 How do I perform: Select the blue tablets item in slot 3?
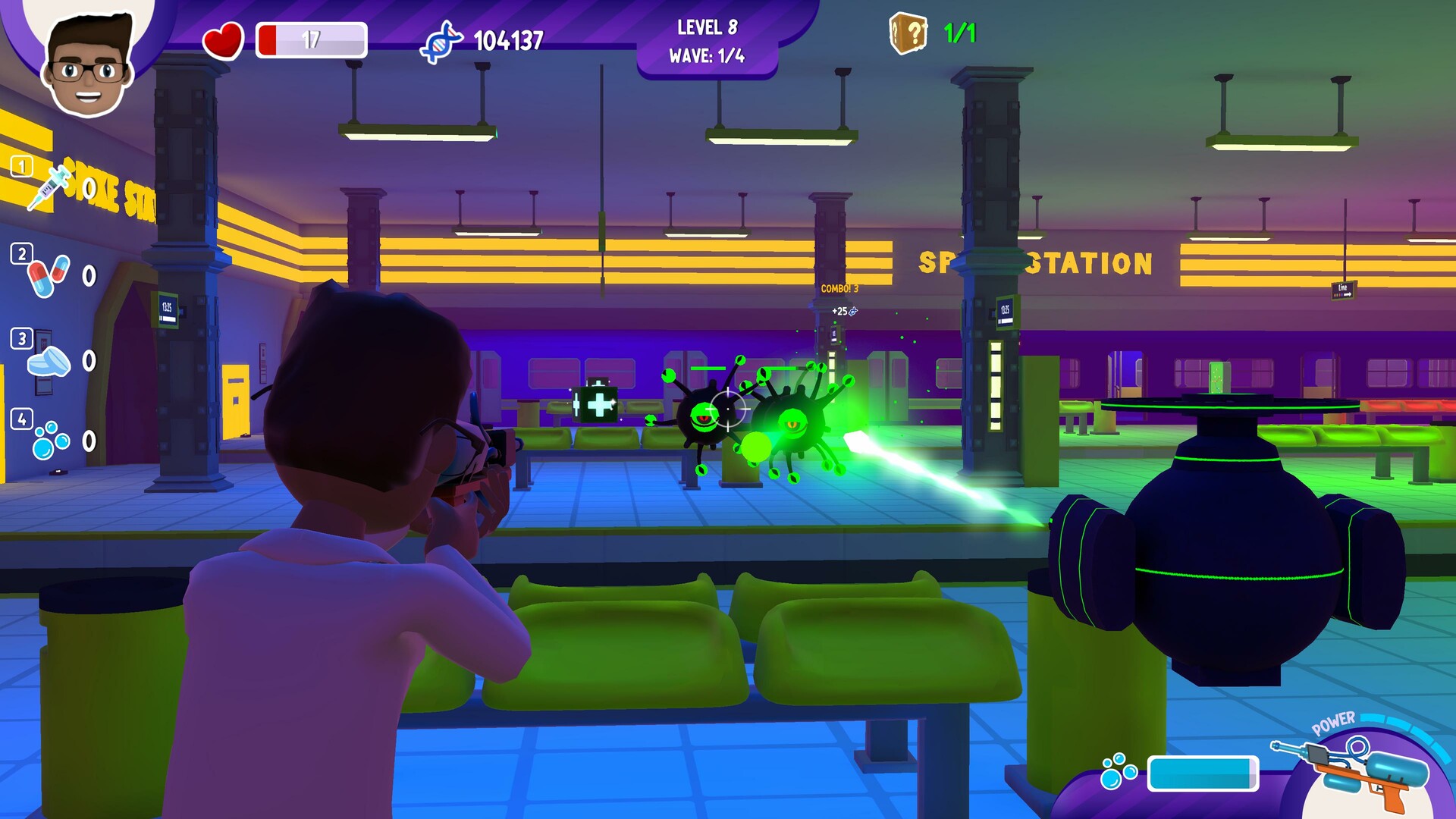point(47,358)
